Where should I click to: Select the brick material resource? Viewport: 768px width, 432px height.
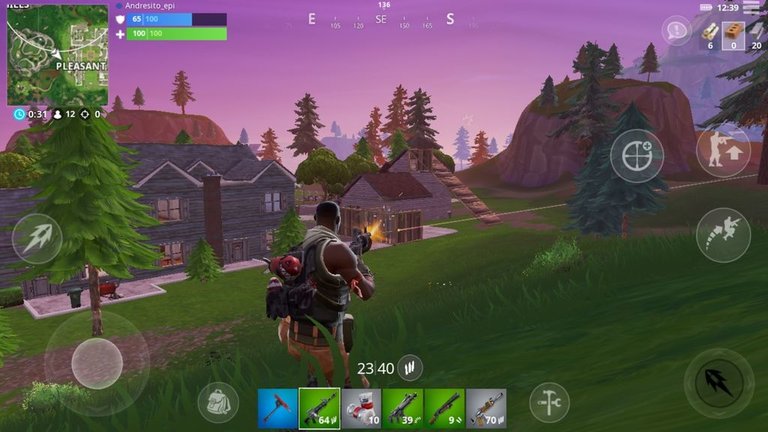click(x=734, y=33)
